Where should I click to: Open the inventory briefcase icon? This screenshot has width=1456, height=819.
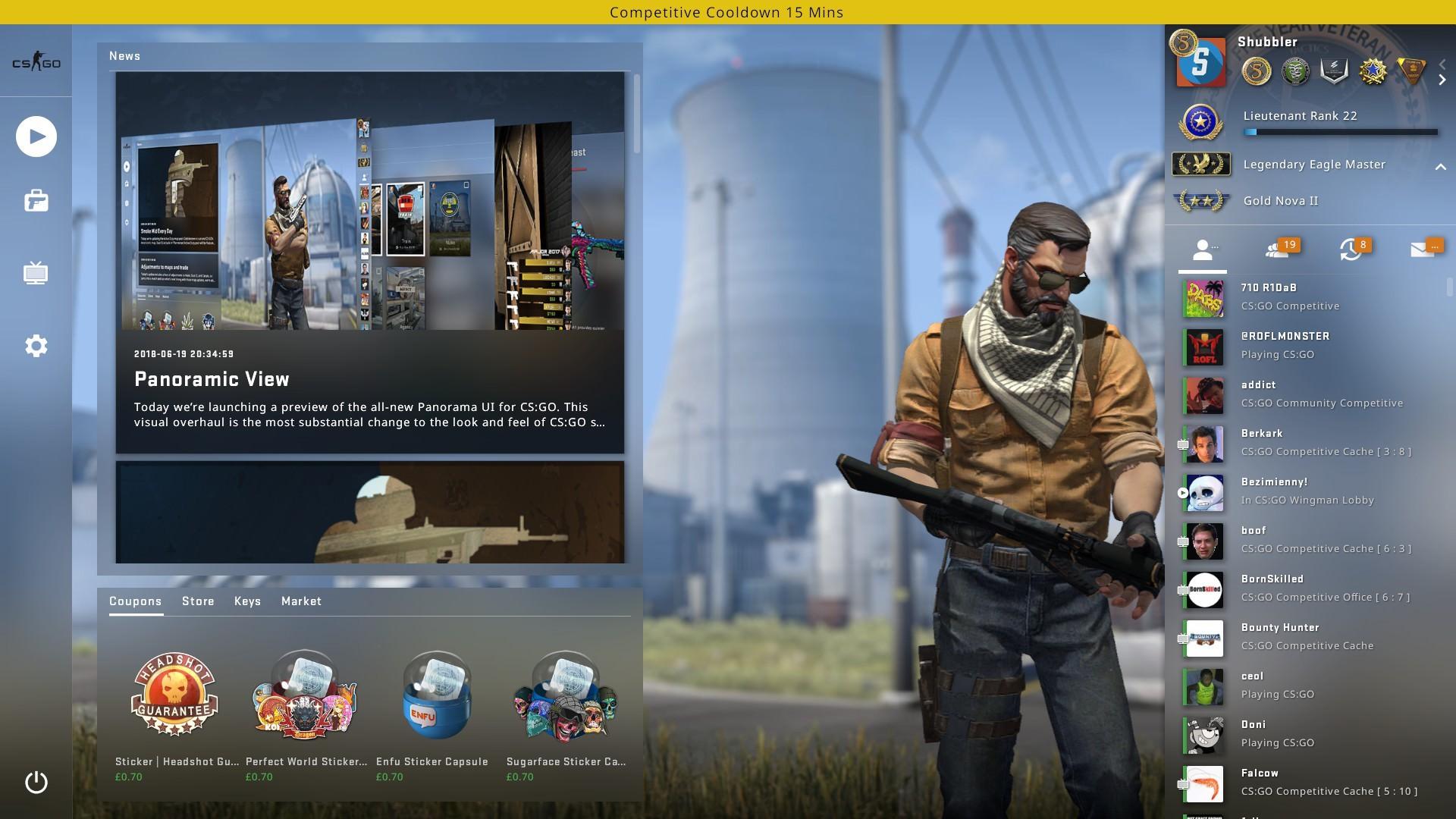[36, 201]
